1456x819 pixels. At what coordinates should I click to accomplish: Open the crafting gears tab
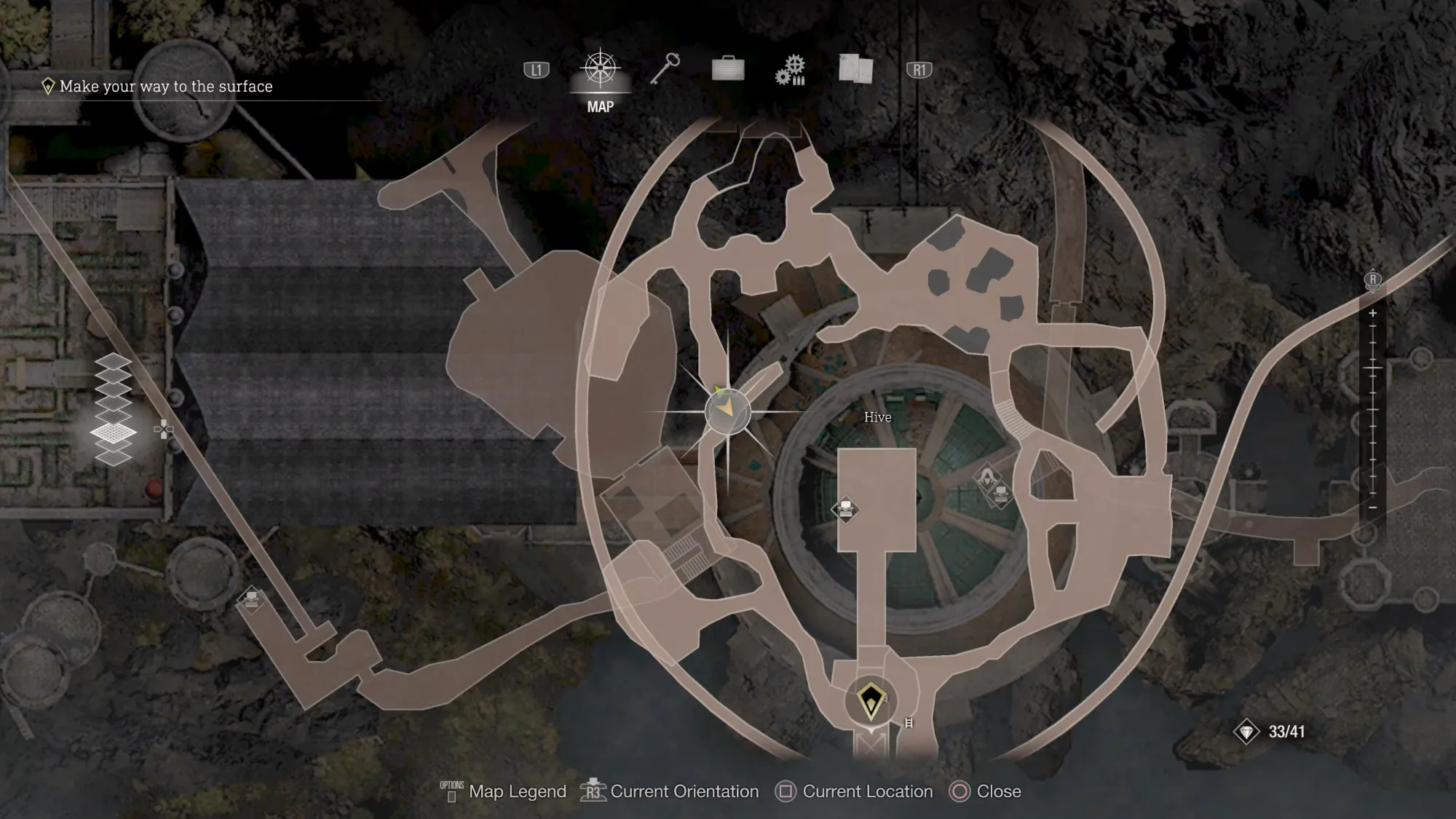click(791, 70)
